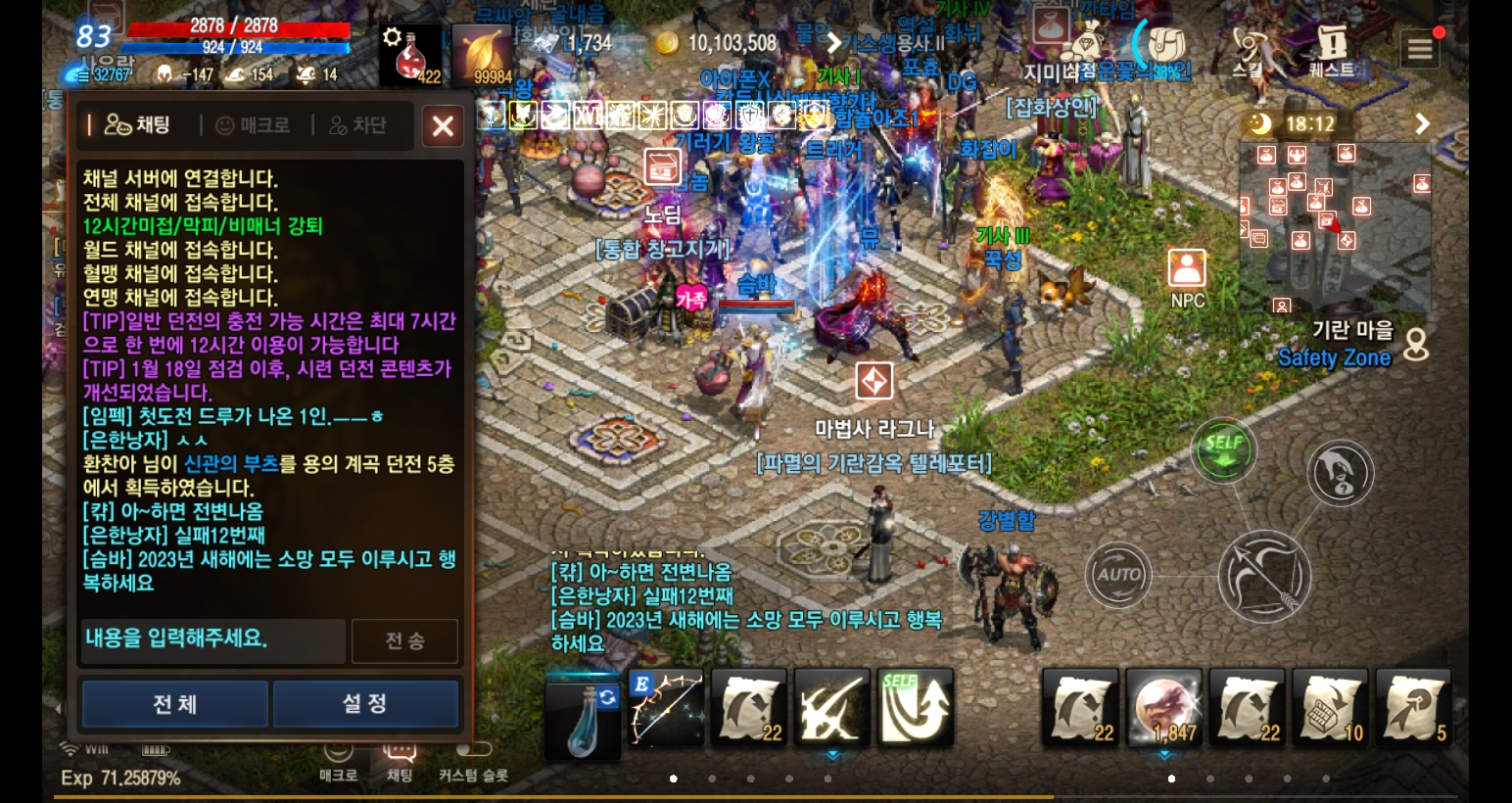
Task: Tap the dragon orb skill showing 1,847
Action: click(1163, 707)
